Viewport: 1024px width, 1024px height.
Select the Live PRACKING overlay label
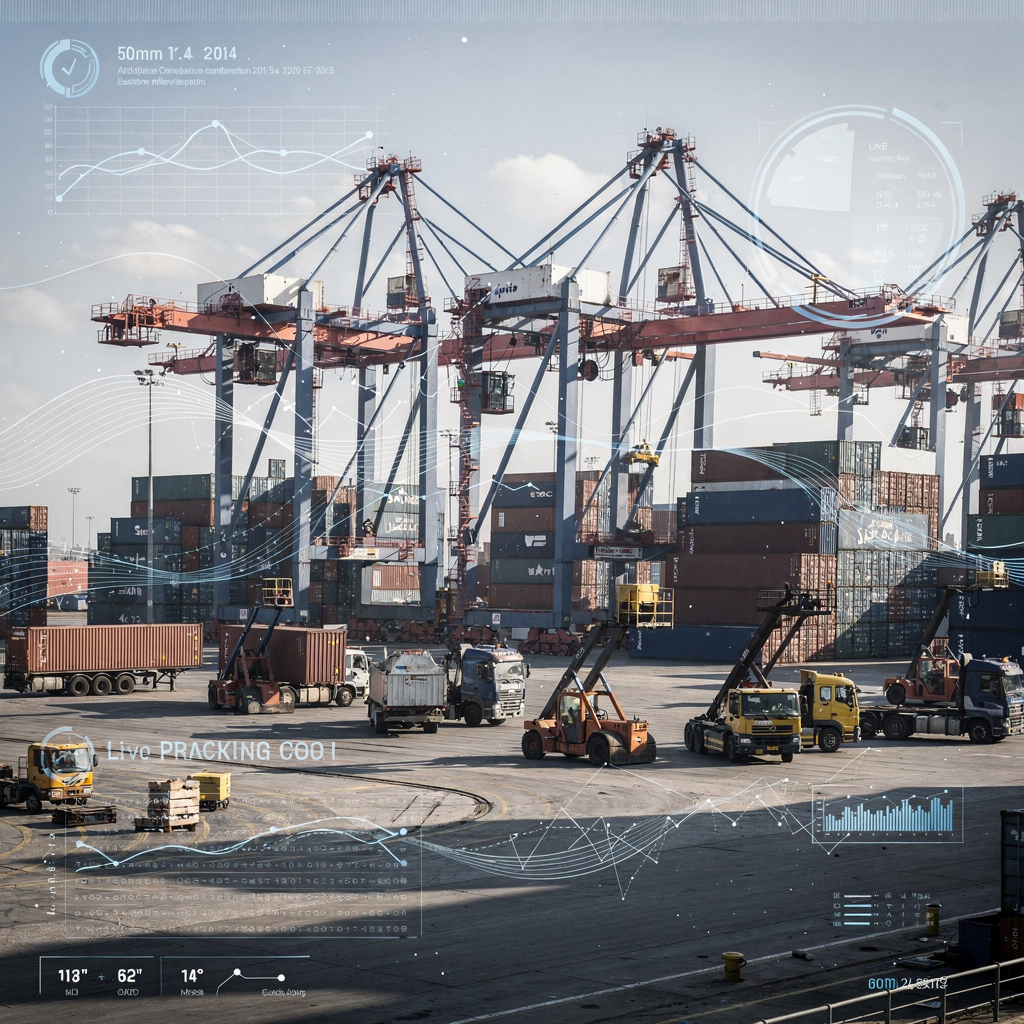221,751
